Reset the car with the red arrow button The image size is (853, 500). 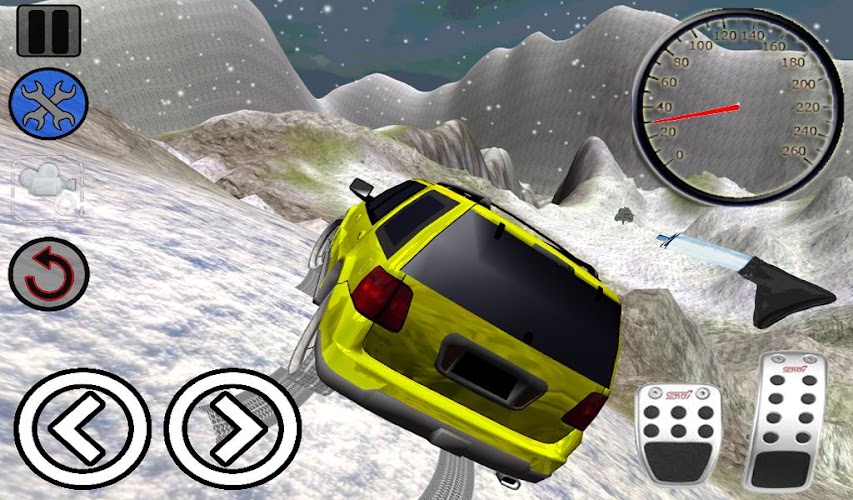coord(48,273)
